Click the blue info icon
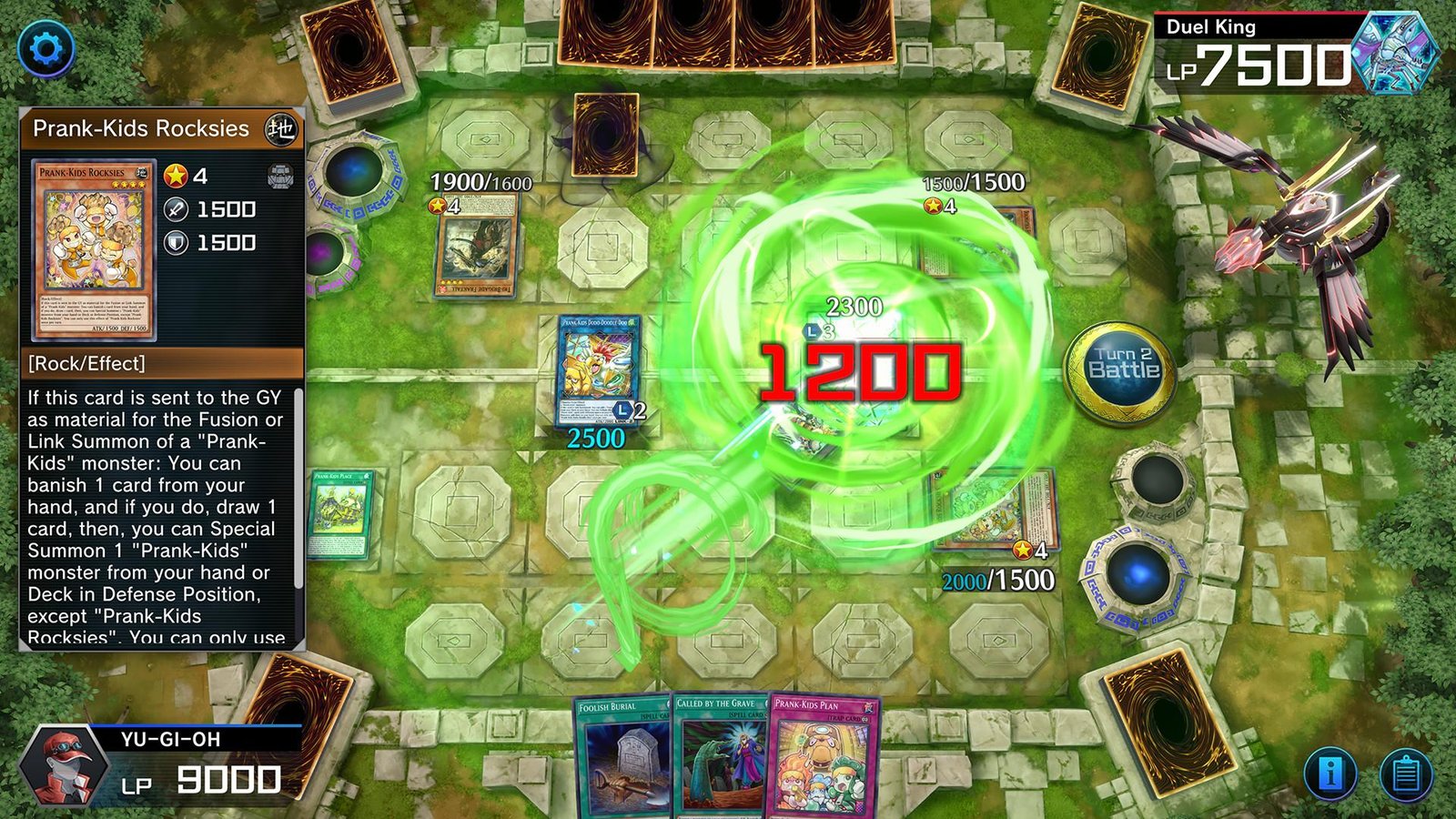 (1332, 773)
